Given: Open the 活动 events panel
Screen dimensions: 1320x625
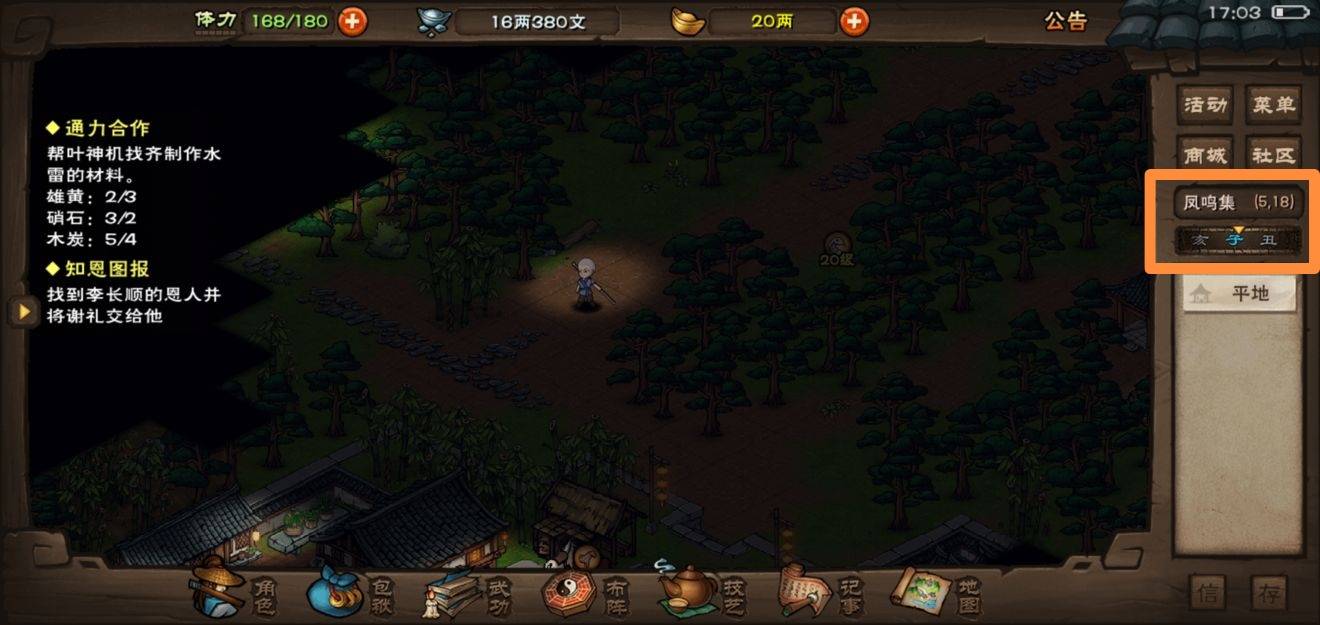Looking at the screenshot, I should click(1204, 104).
